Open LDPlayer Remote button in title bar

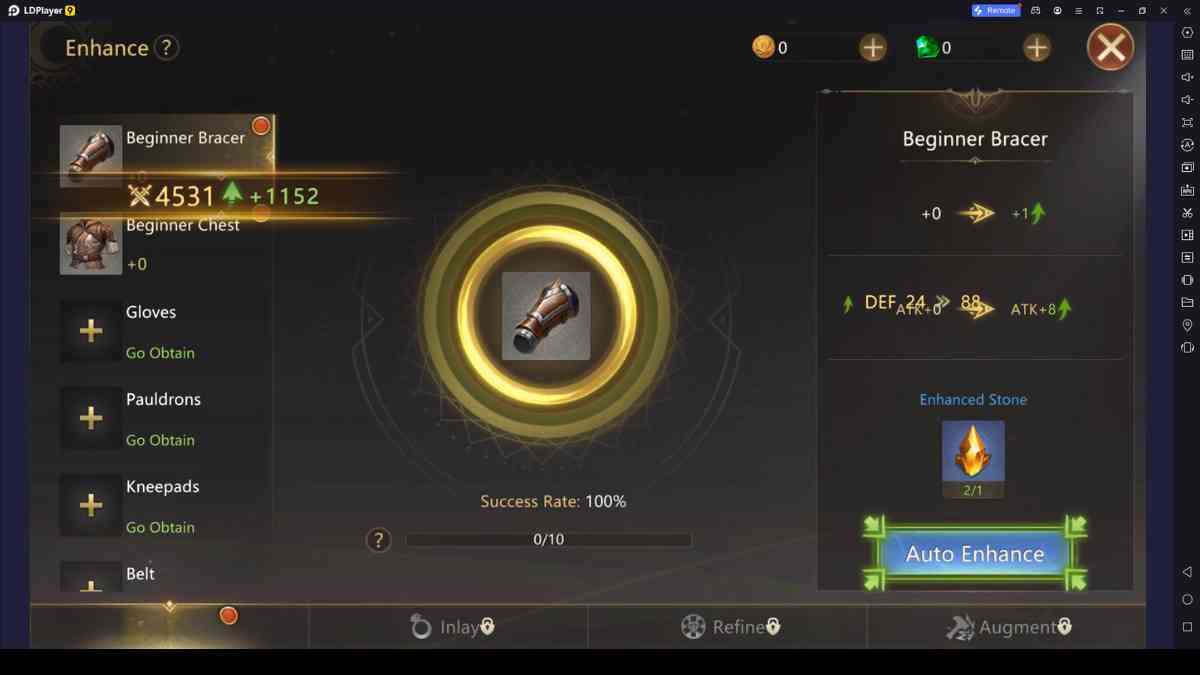pyautogui.click(x=995, y=10)
